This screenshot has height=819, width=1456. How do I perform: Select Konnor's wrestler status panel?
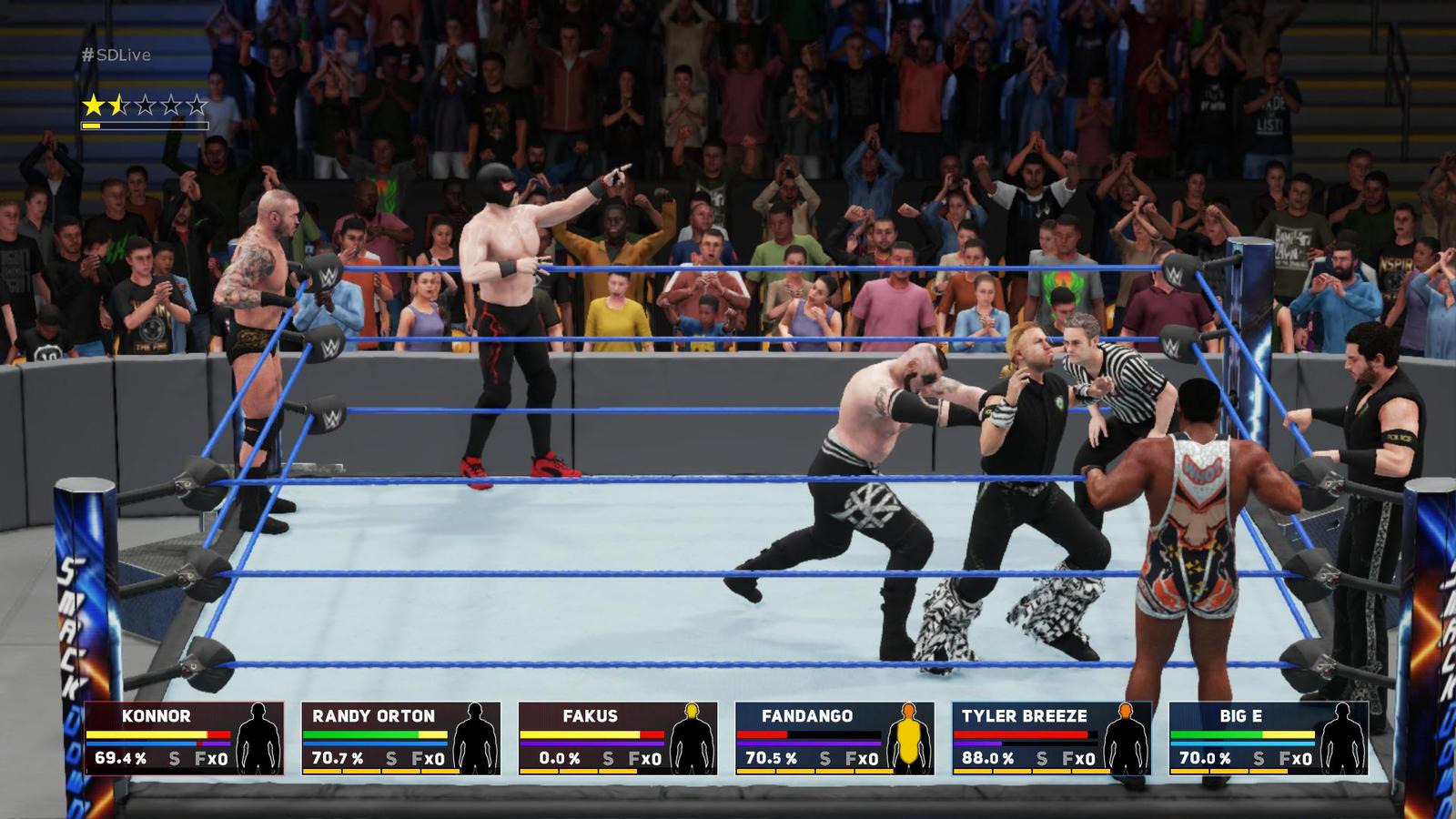coord(184,738)
